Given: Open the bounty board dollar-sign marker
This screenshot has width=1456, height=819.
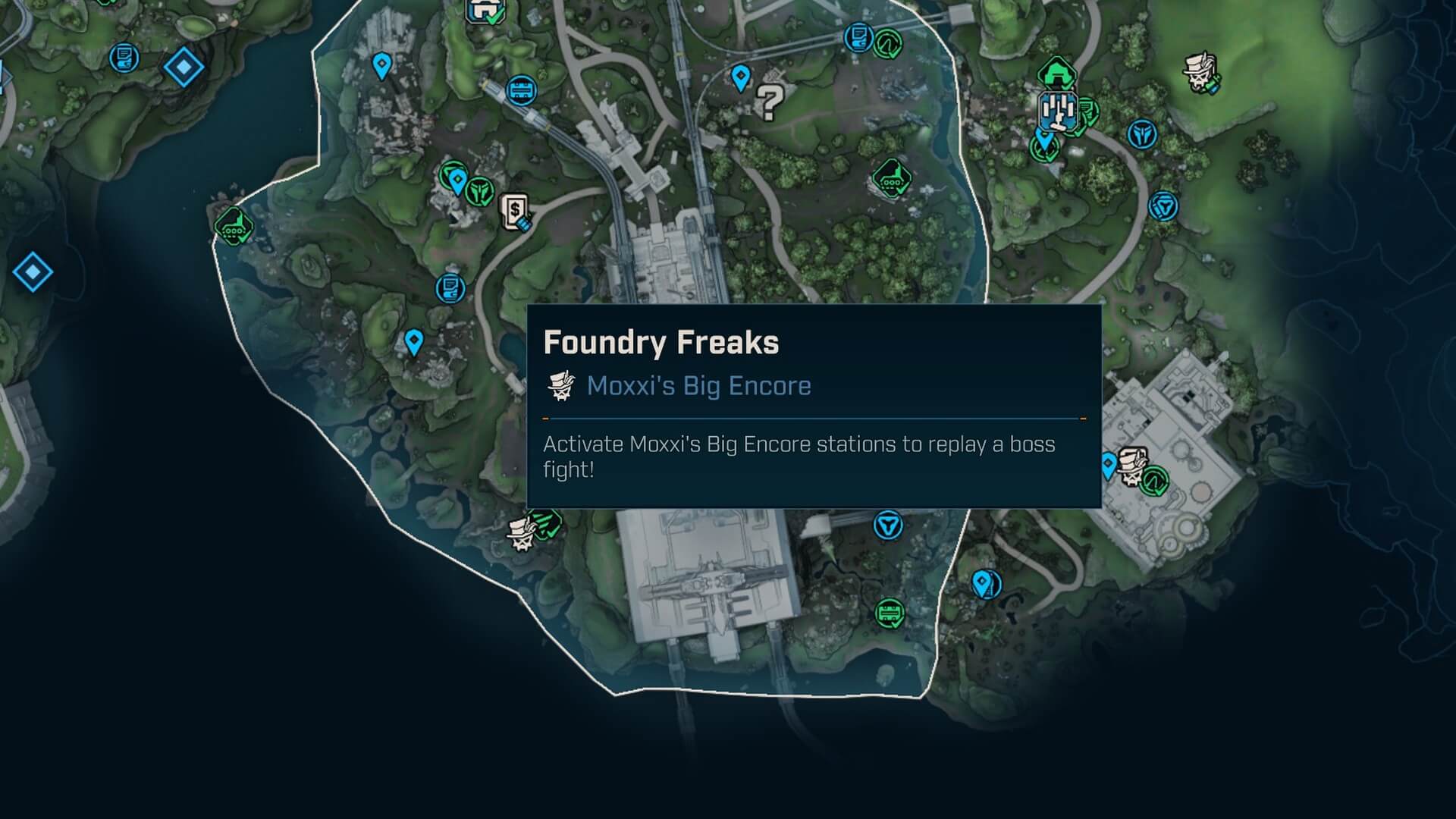Looking at the screenshot, I should (x=514, y=211).
